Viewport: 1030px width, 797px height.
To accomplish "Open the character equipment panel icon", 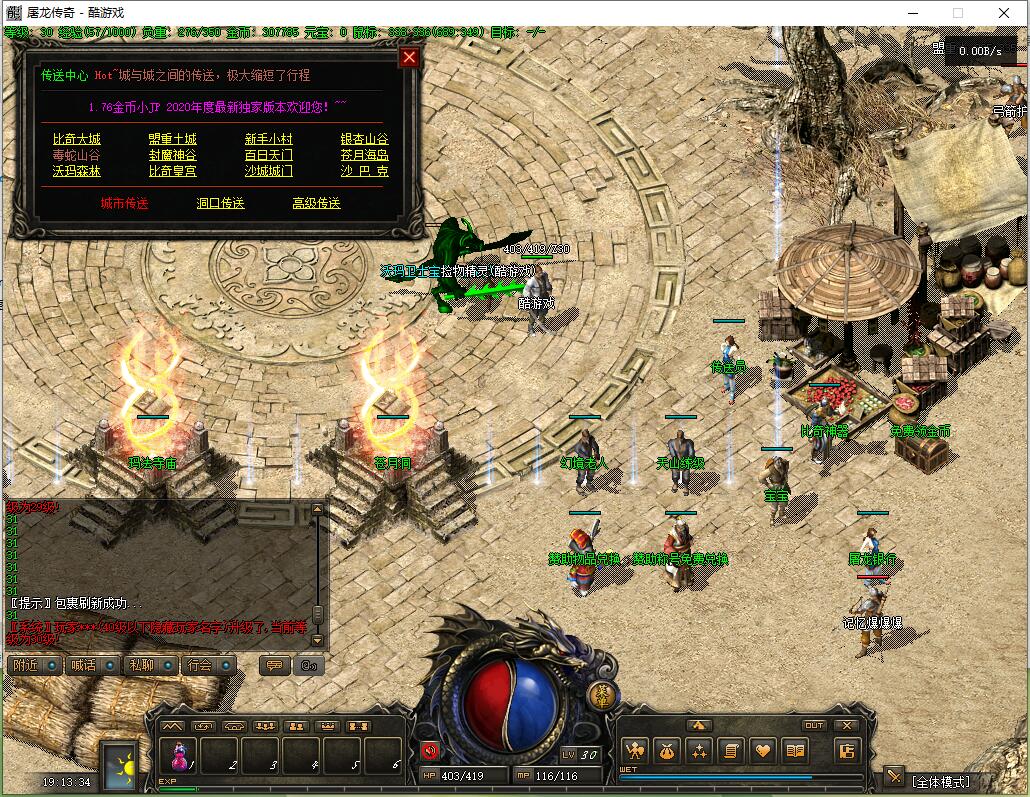I will (x=633, y=750).
